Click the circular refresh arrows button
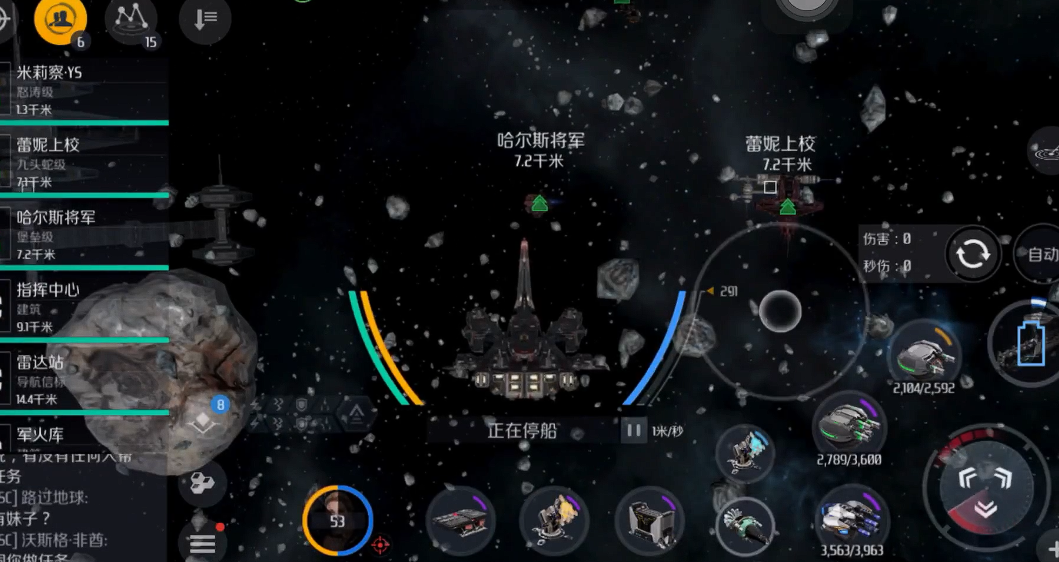Viewport: 1059px width, 562px height. tap(972, 254)
